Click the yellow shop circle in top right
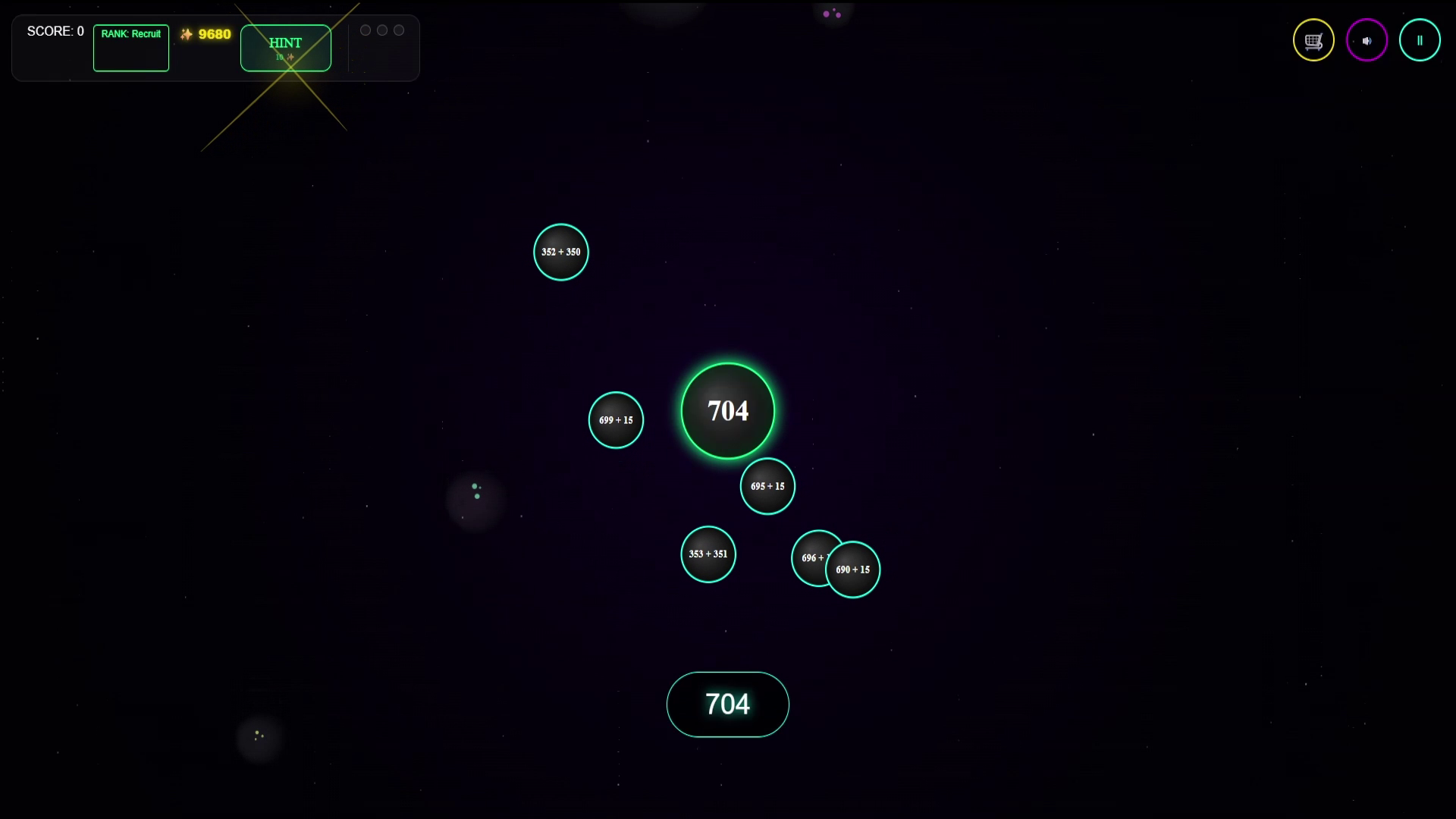Screen dimensions: 1456x819 coord(1313,39)
